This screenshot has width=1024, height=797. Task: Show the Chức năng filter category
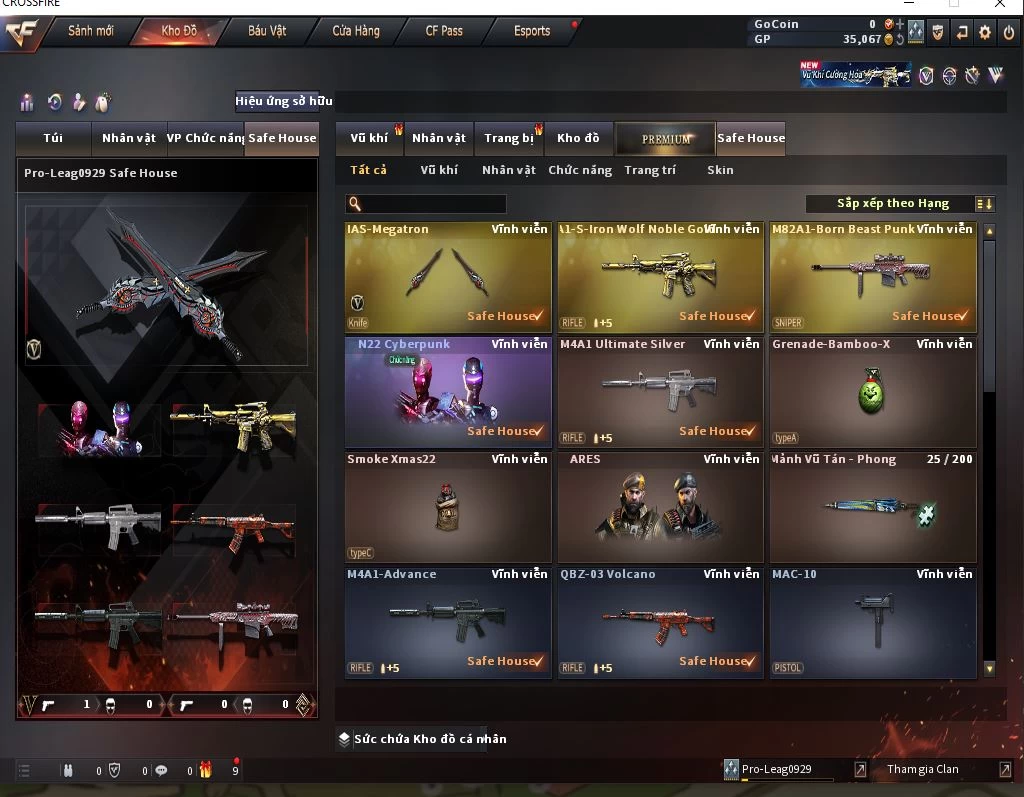pyautogui.click(x=580, y=170)
